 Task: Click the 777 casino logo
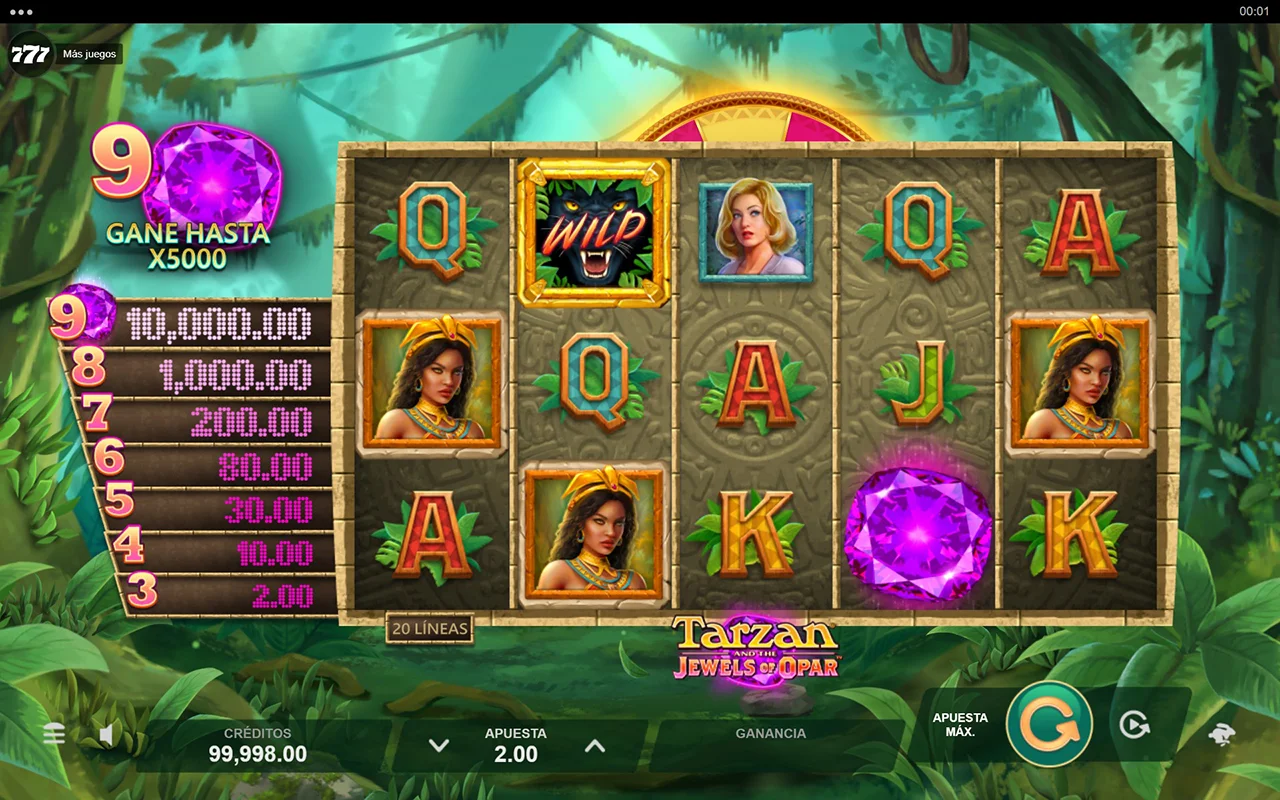(x=30, y=54)
